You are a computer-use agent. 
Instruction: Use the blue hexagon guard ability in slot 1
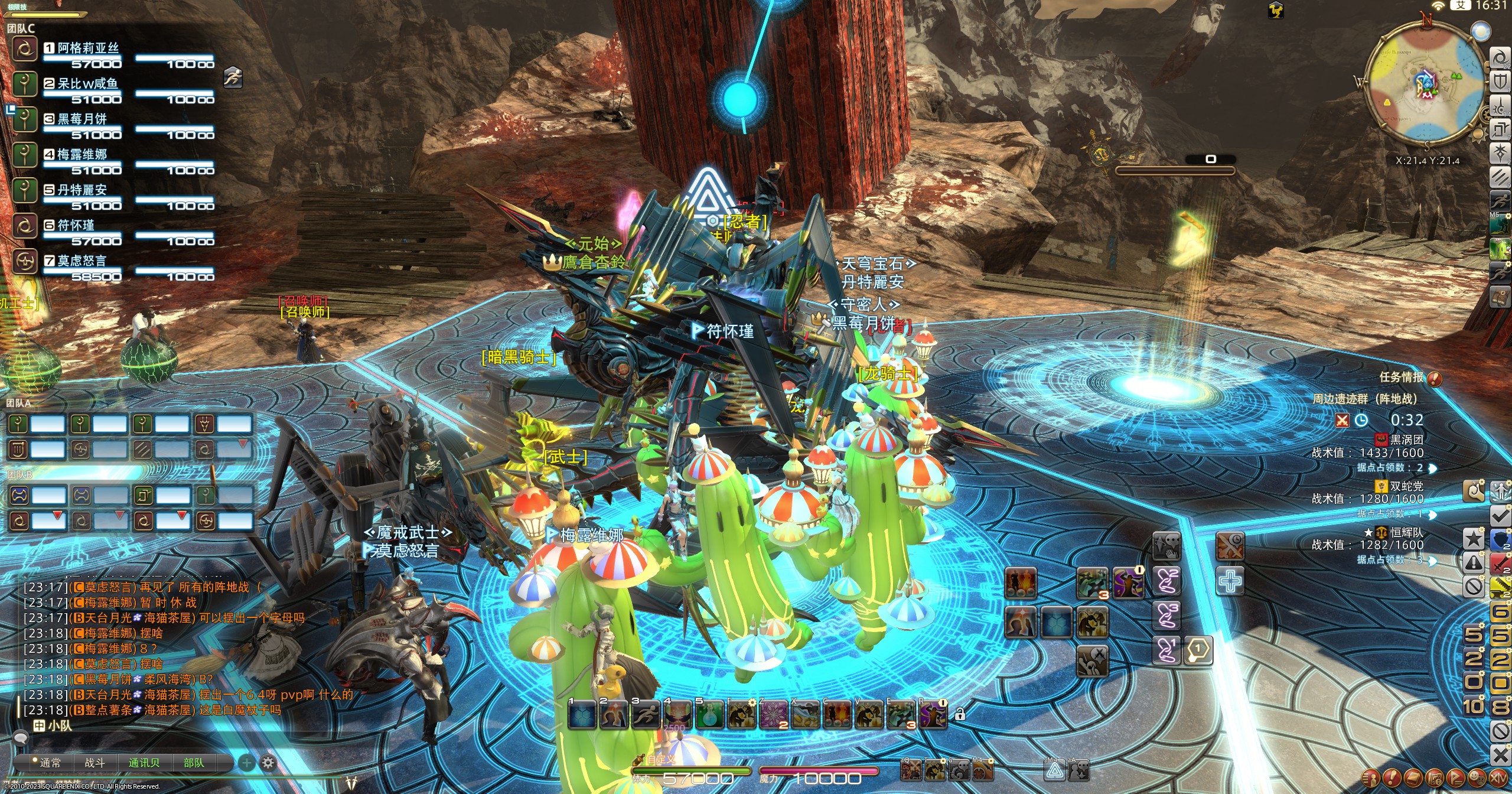pyautogui.click(x=582, y=715)
